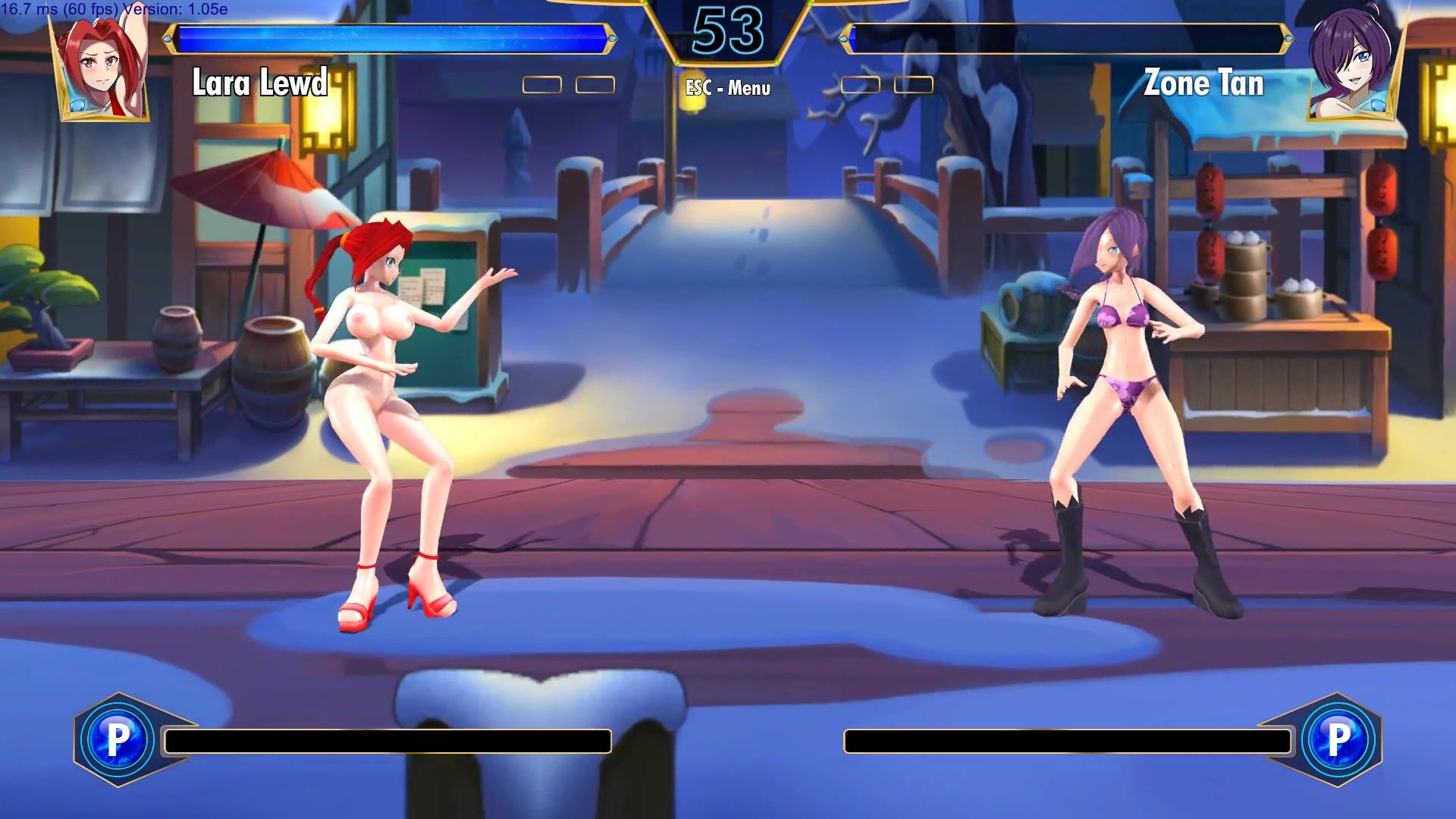Image resolution: width=1456 pixels, height=819 pixels.
Task: Select the P power icon under Lara Lewd
Action: point(118,739)
